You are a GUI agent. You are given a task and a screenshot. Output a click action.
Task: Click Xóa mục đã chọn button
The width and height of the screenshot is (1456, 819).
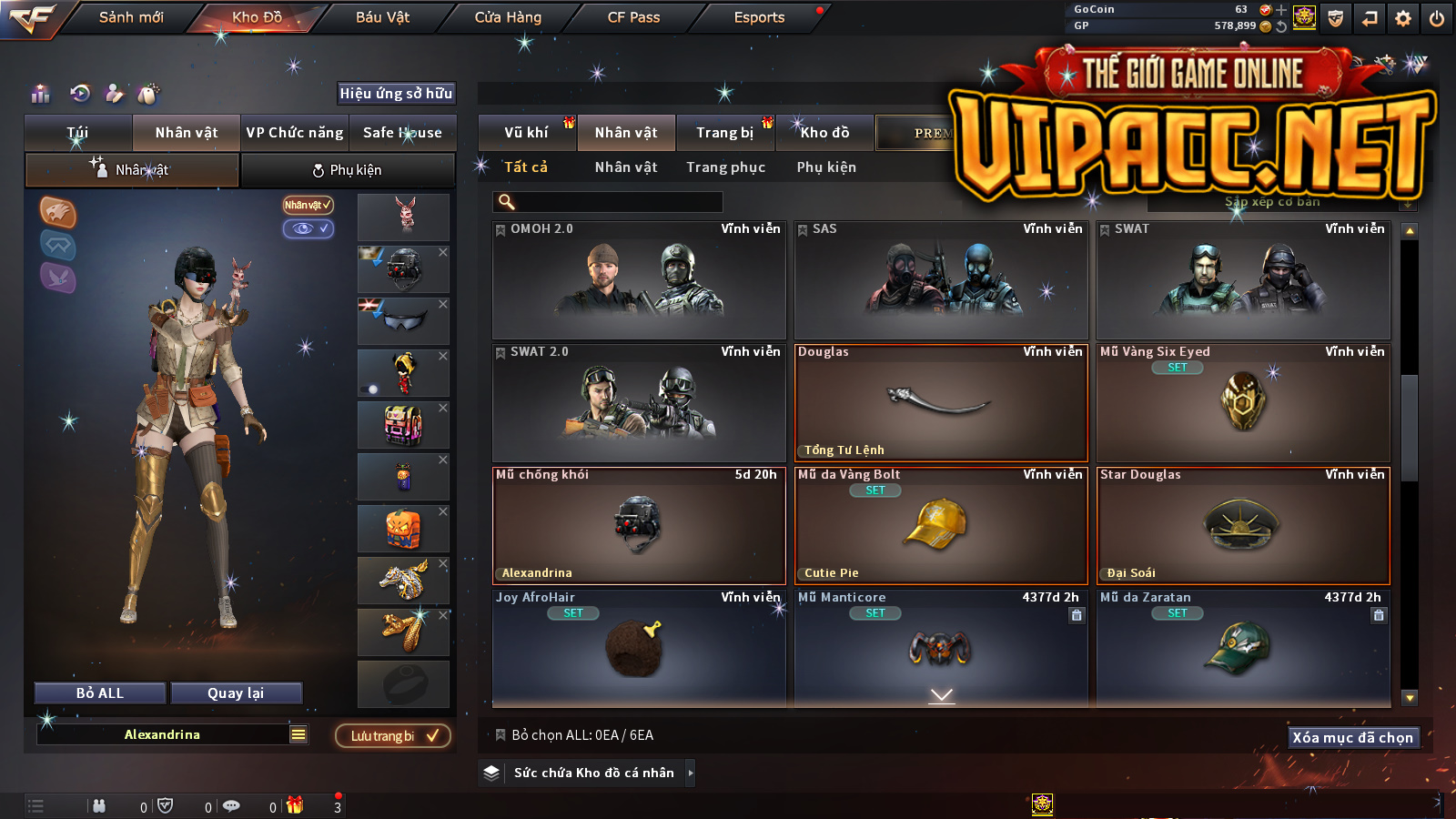coord(1352,738)
